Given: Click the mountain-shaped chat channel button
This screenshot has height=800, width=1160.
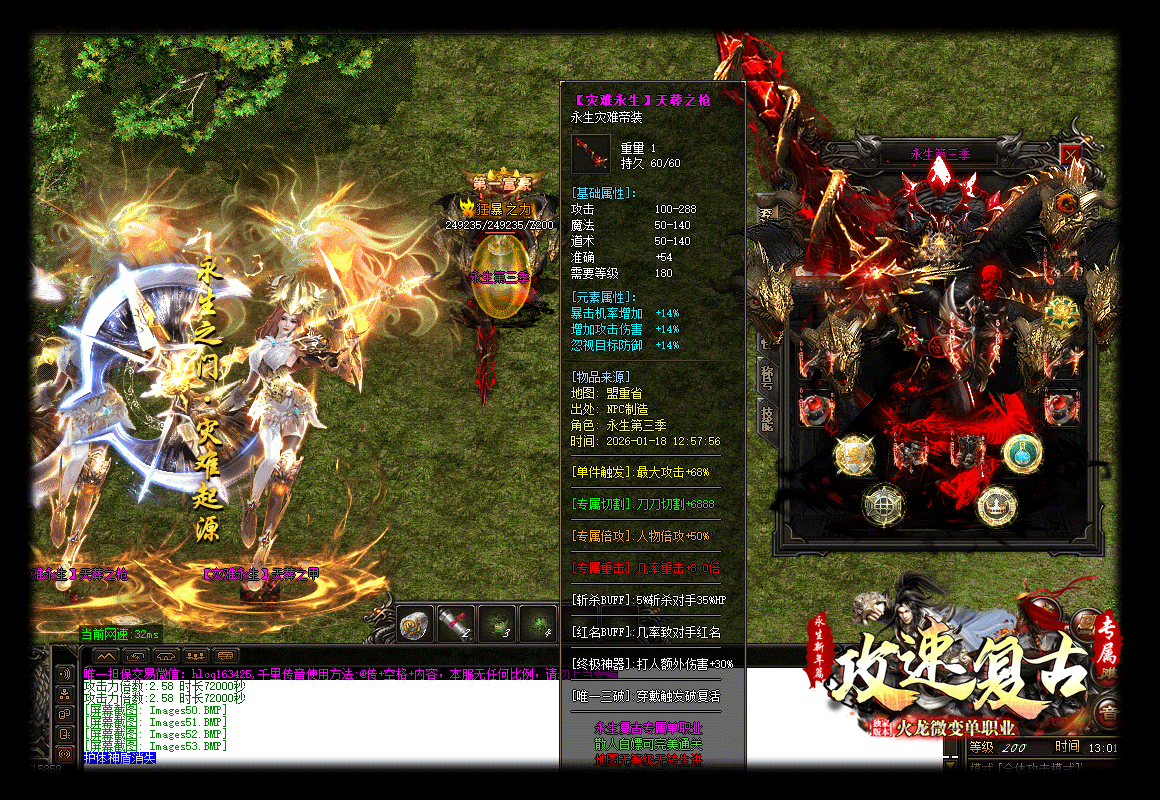Looking at the screenshot, I should click(x=106, y=656).
